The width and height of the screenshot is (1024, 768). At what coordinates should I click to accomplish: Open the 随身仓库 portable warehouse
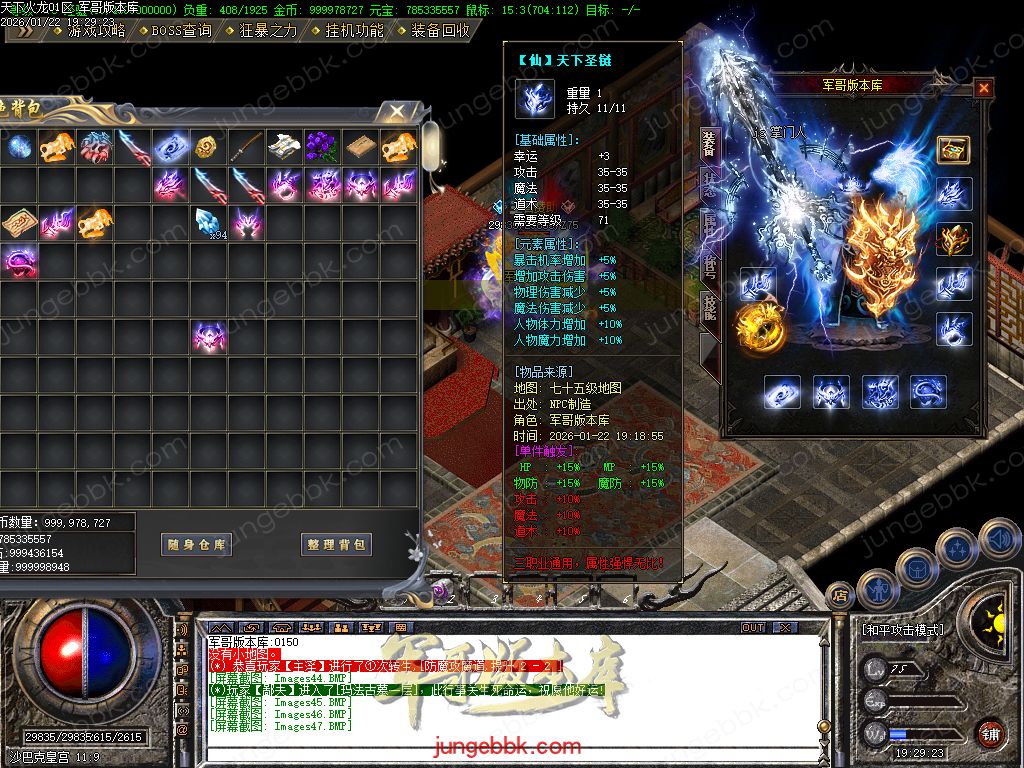[196, 545]
